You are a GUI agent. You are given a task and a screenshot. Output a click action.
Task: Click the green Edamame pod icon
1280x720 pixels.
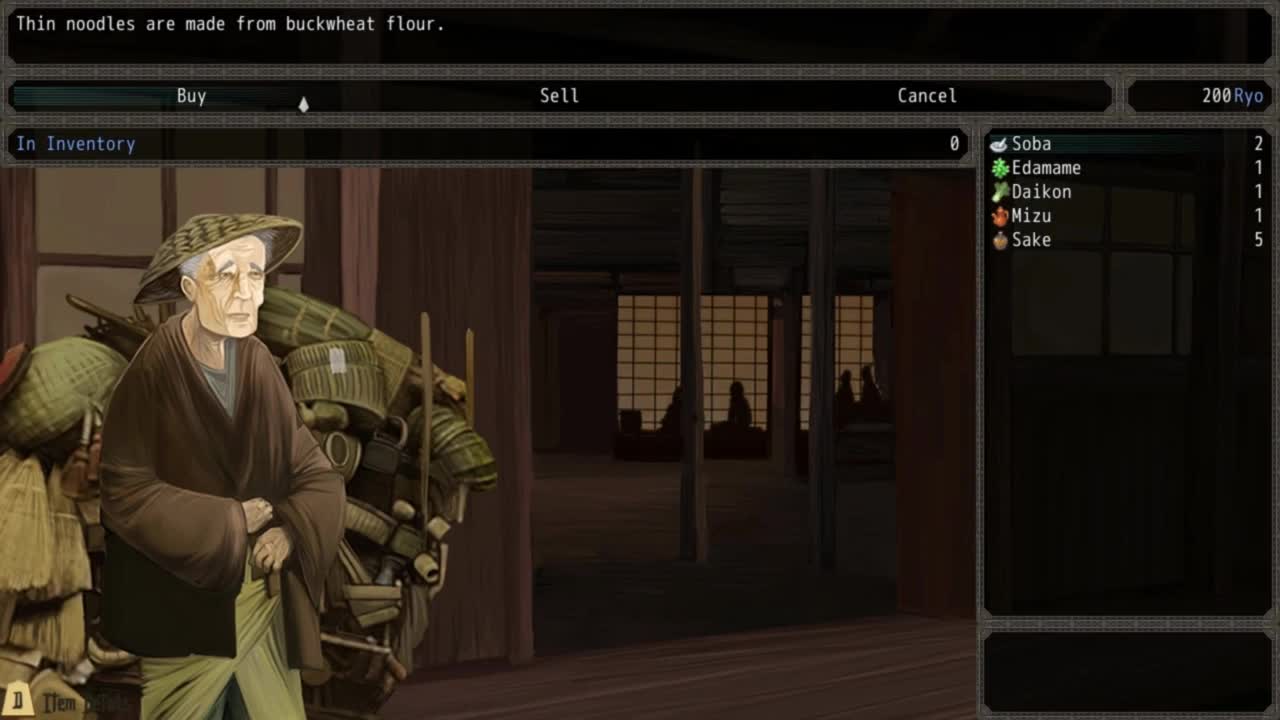coord(997,168)
